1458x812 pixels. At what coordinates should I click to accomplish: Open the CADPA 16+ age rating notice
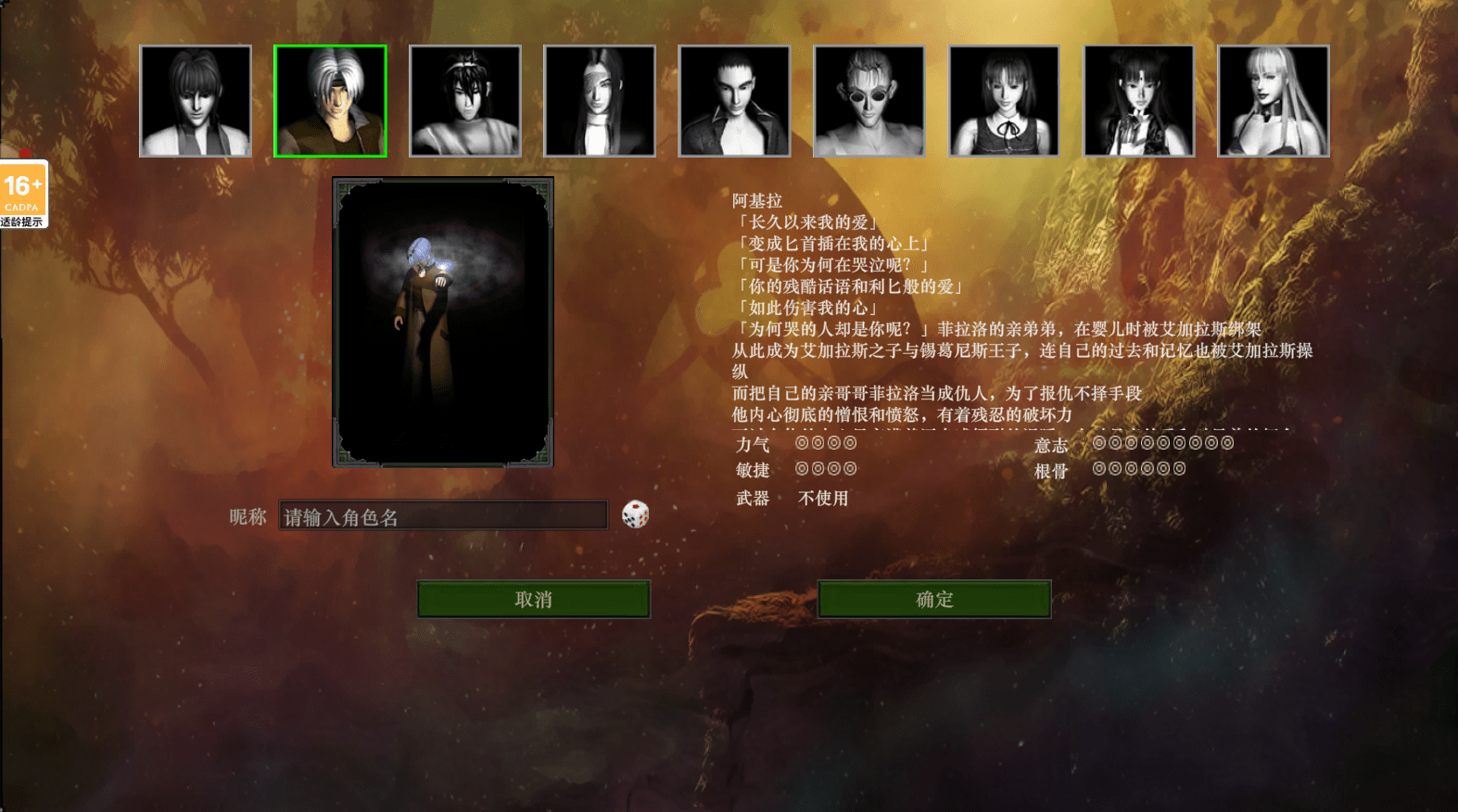[23, 195]
